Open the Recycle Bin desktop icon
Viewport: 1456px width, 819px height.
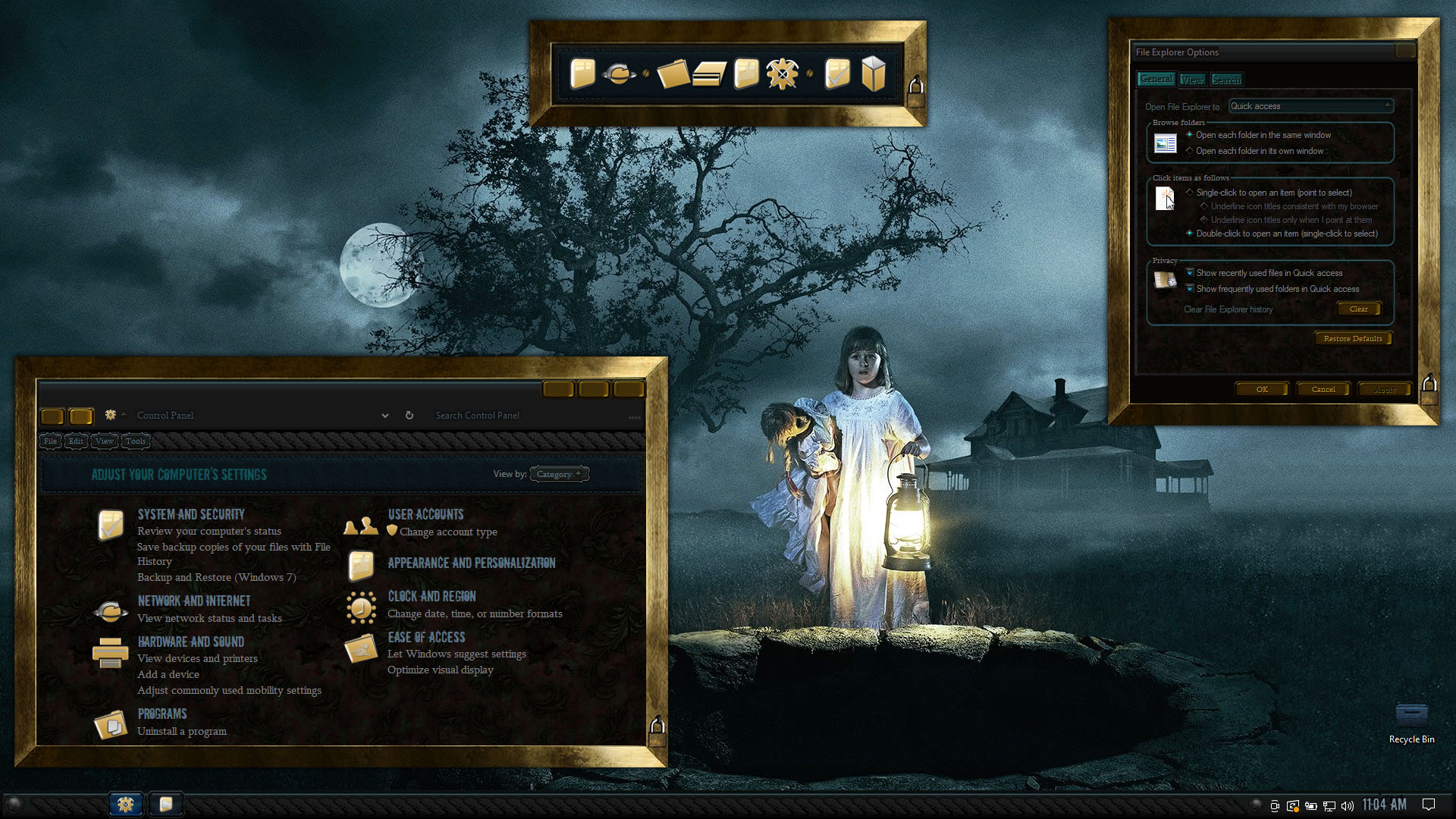tap(1411, 723)
